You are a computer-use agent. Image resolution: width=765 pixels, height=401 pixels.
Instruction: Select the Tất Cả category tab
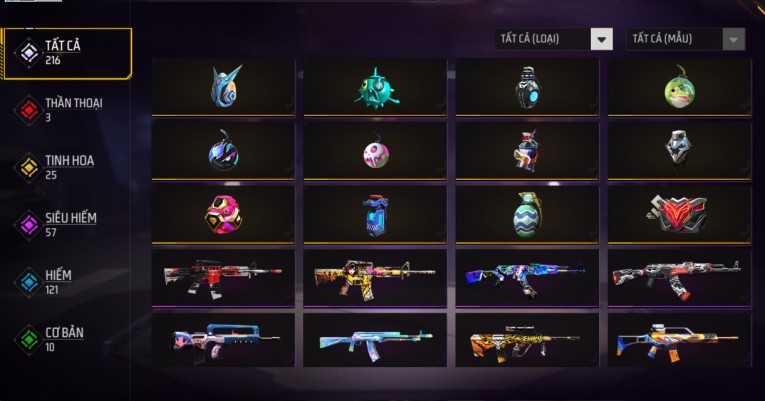point(67,53)
